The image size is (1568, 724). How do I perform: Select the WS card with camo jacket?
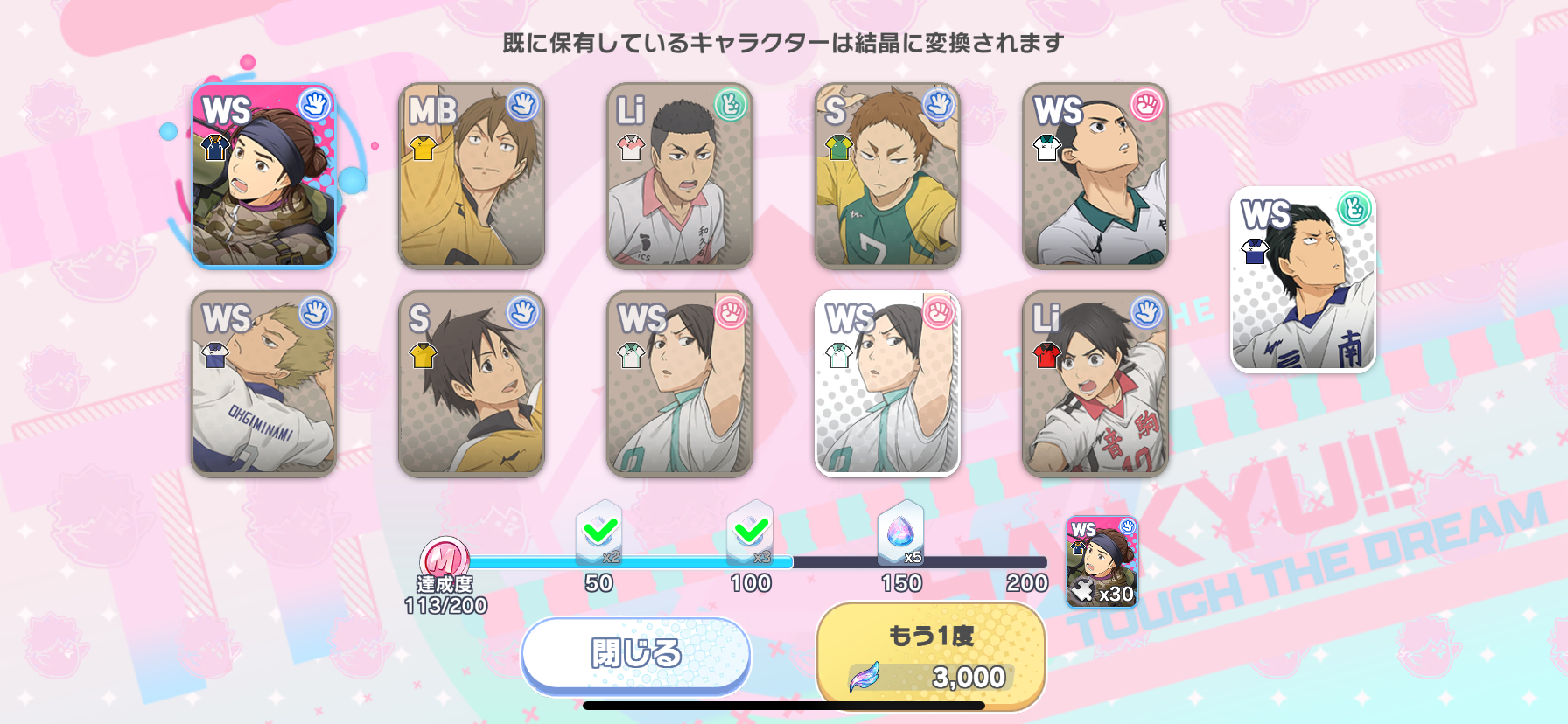pyautogui.click(x=263, y=176)
